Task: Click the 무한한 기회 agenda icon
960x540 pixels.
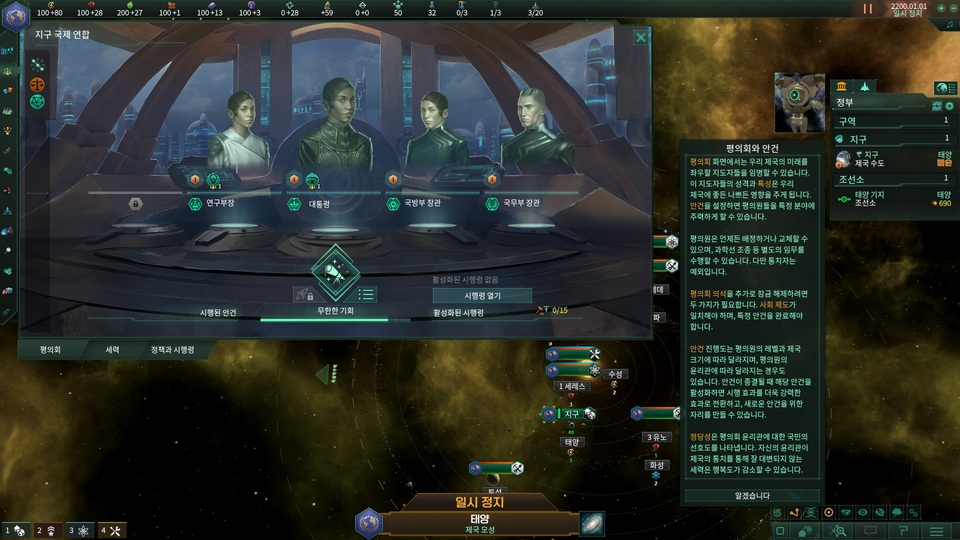Action: (x=335, y=270)
